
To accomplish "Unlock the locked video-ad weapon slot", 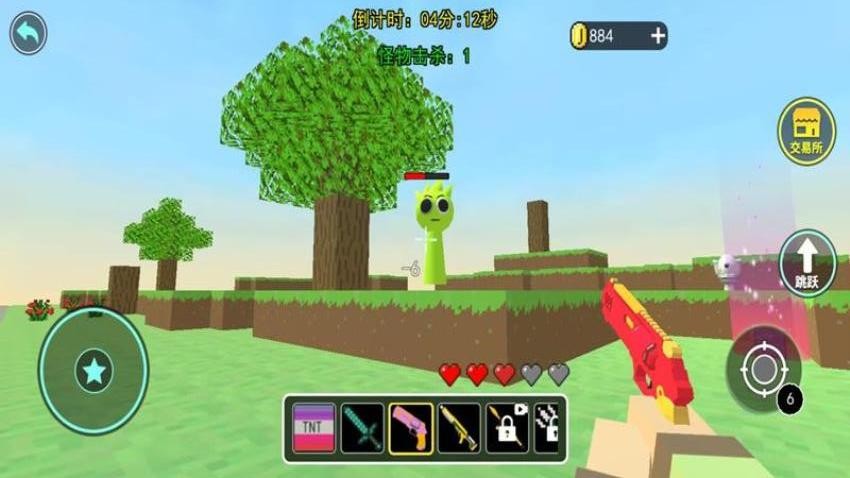I will coord(507,428).
